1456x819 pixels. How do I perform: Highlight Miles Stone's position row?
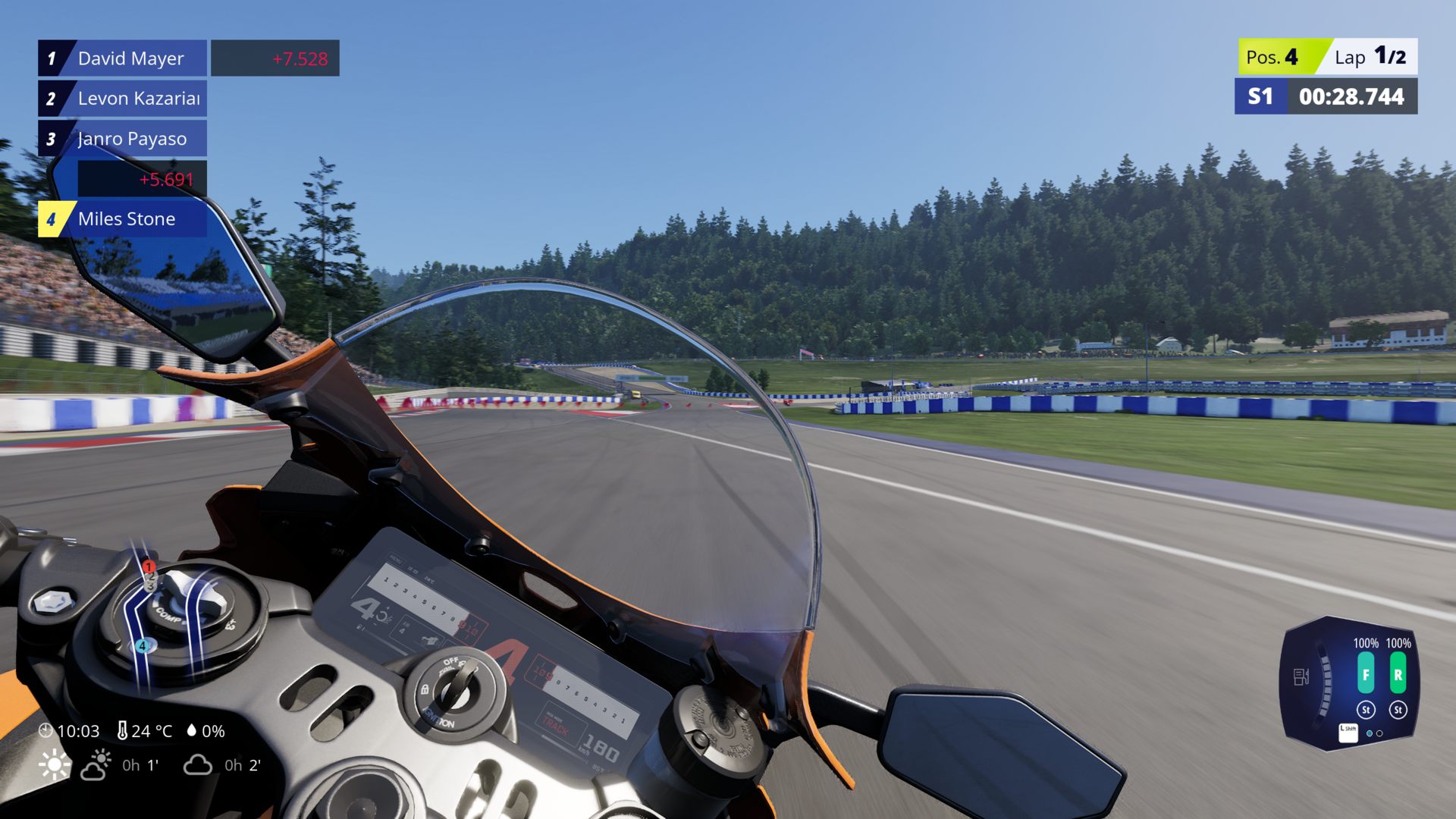[x=126, y=219]
